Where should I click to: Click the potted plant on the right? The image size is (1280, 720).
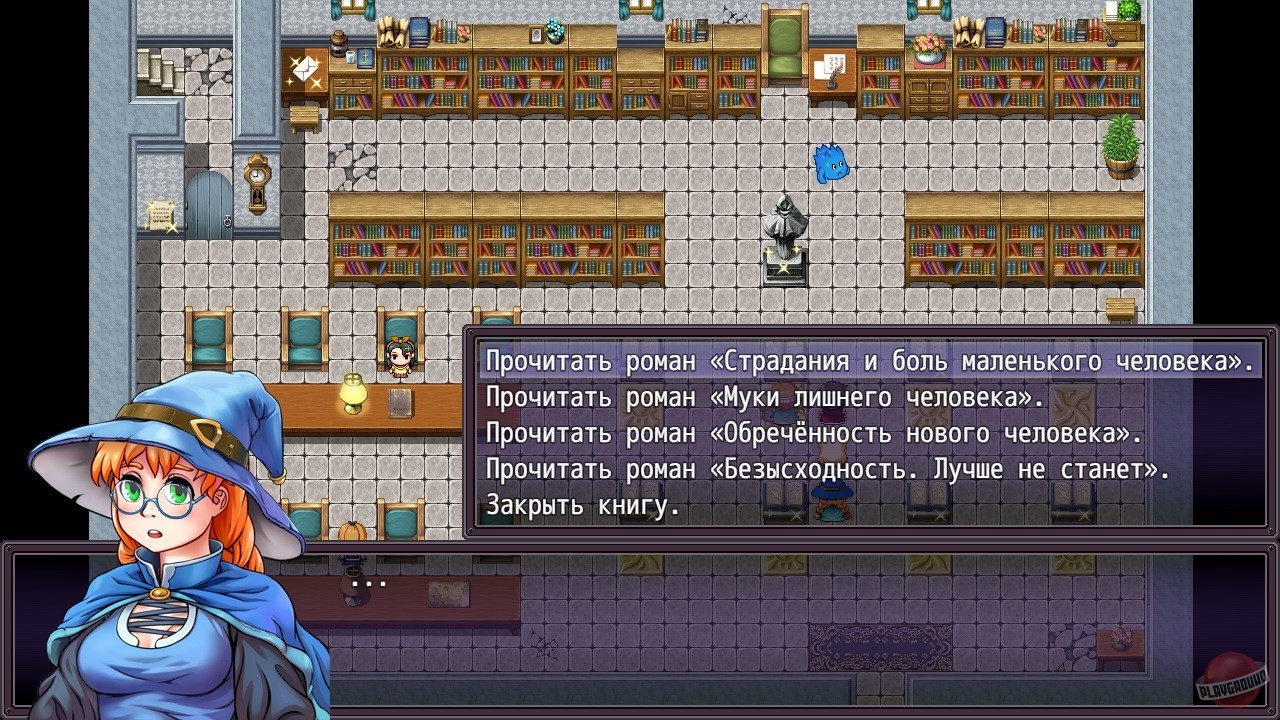click(1122, 145)
